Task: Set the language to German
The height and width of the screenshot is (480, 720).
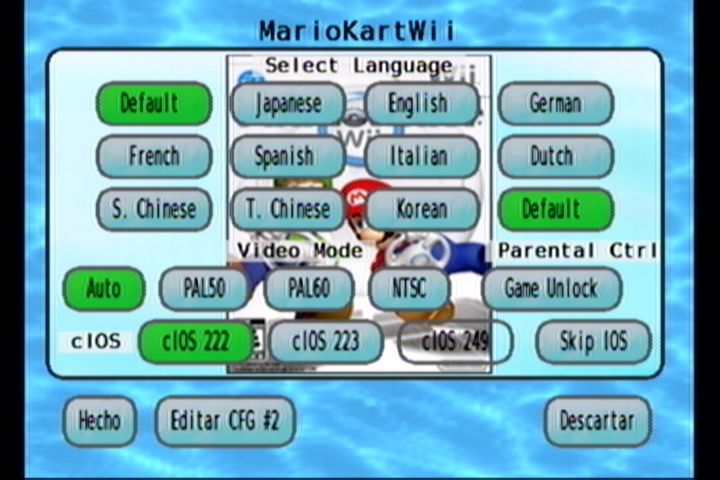Action: (555, 104)
